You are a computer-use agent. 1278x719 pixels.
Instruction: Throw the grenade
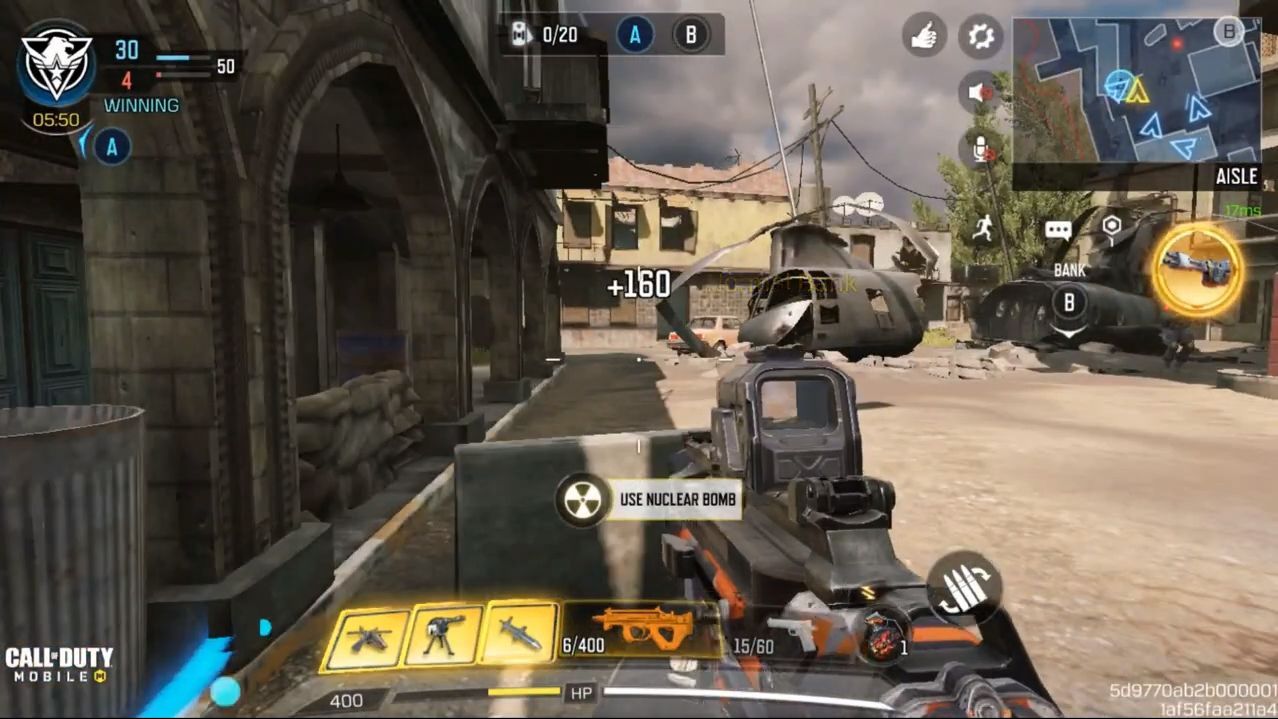883,637
